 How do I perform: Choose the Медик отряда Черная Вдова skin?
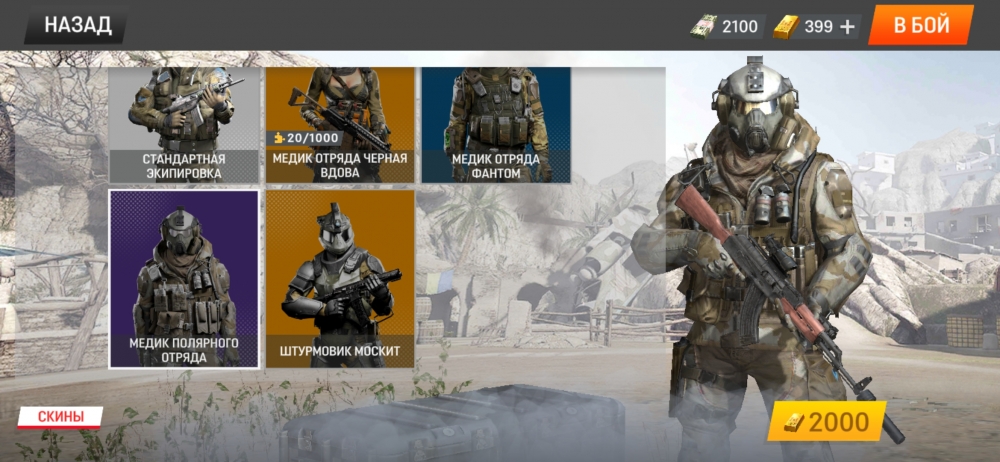coord(340,125)
